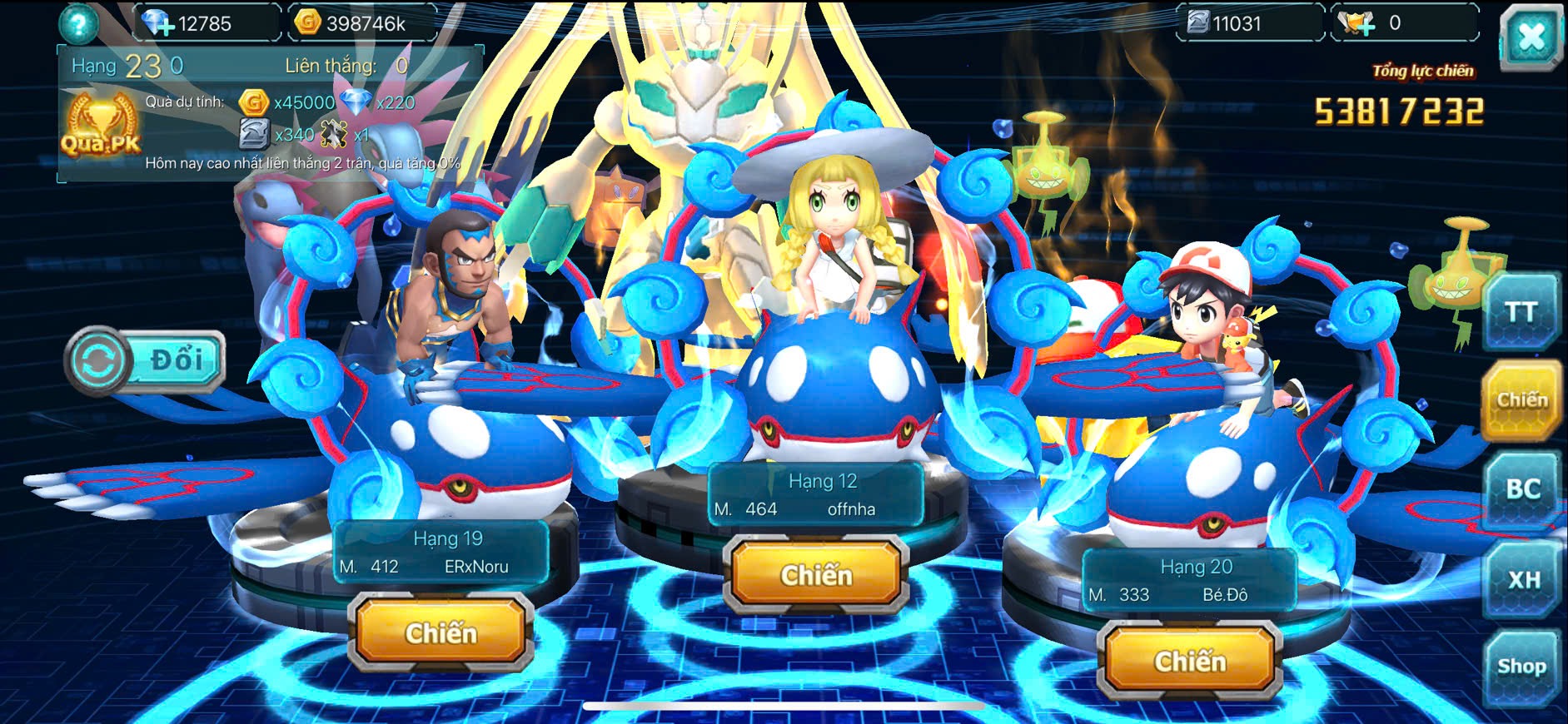Open the TT side tab
Screen dimensions: 1568x724
pyautogui.click(x=1521, y=313)
